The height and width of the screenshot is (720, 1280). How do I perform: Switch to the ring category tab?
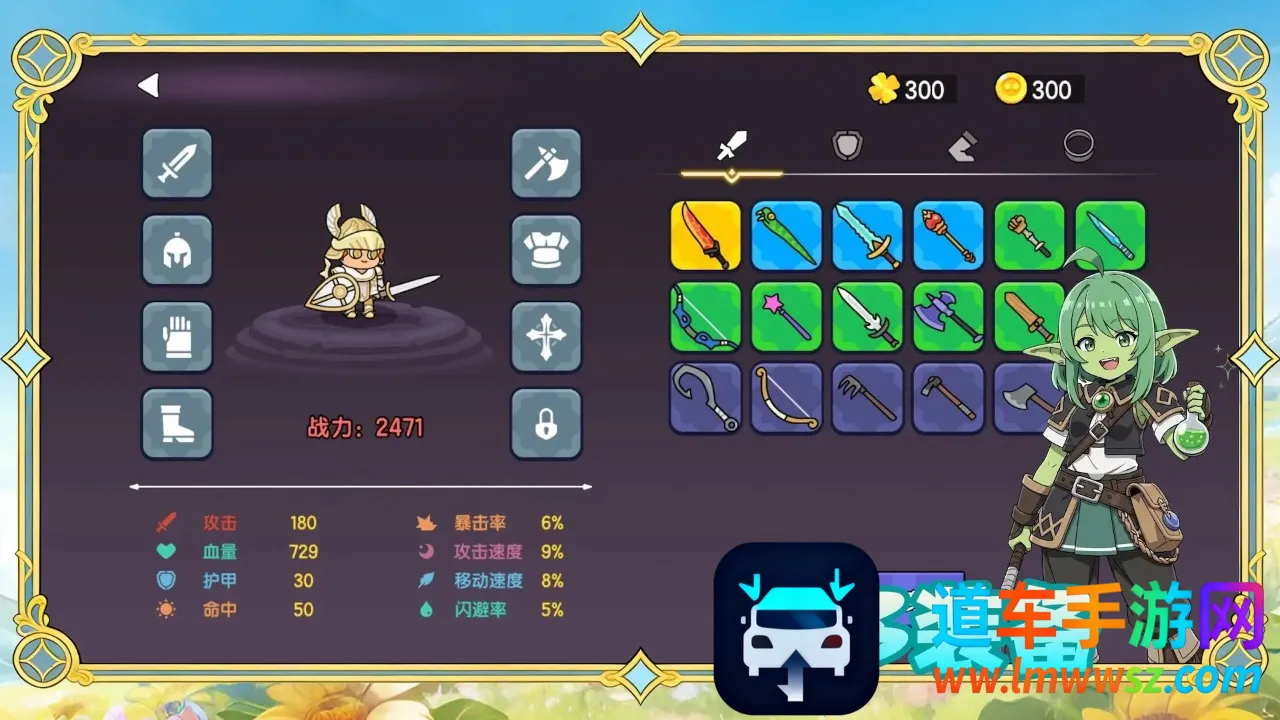pyautogui.click(x=1078, y=147)
